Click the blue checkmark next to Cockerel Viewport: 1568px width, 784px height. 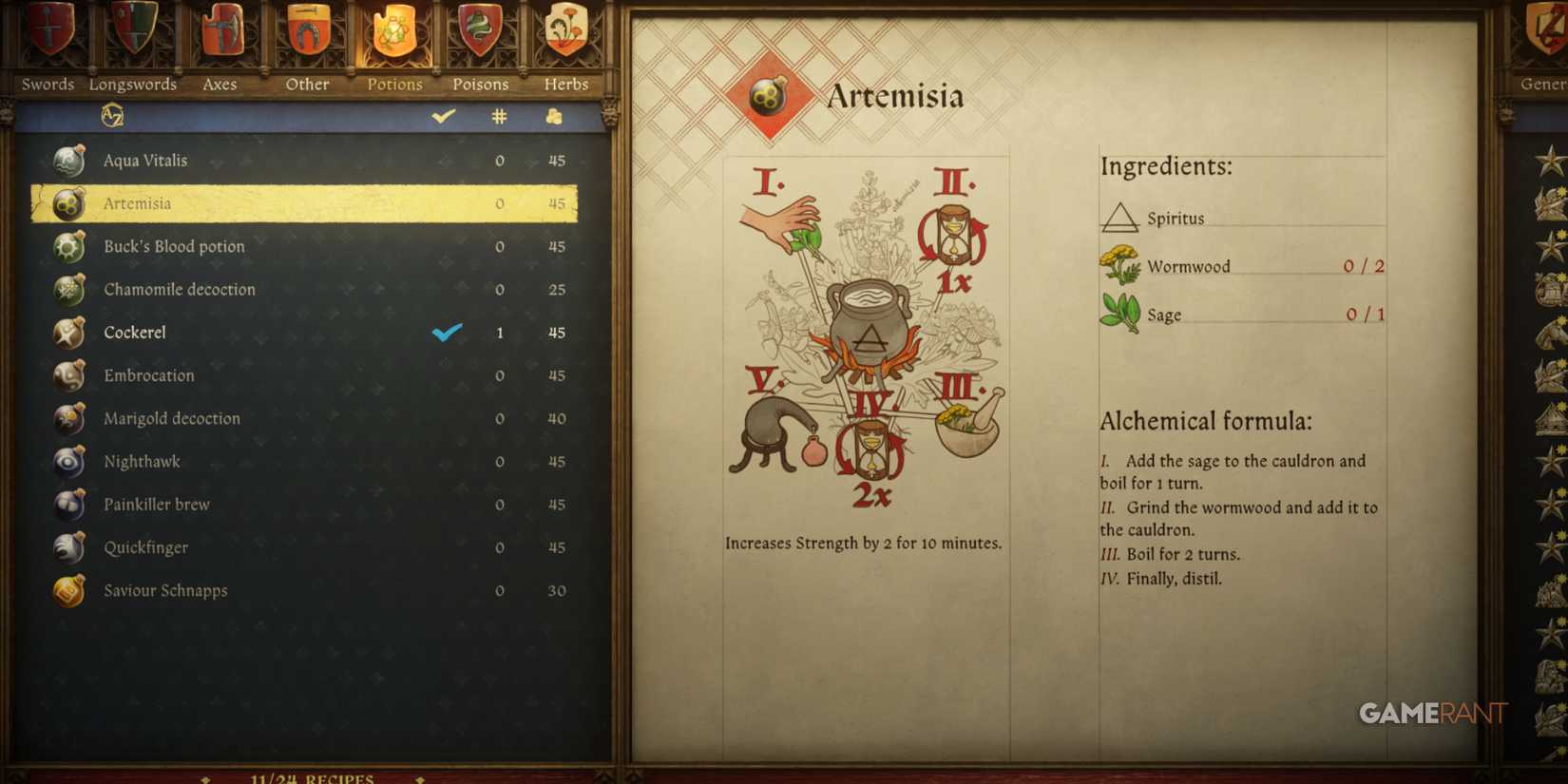pyautogui.click(x=446, y=333)
